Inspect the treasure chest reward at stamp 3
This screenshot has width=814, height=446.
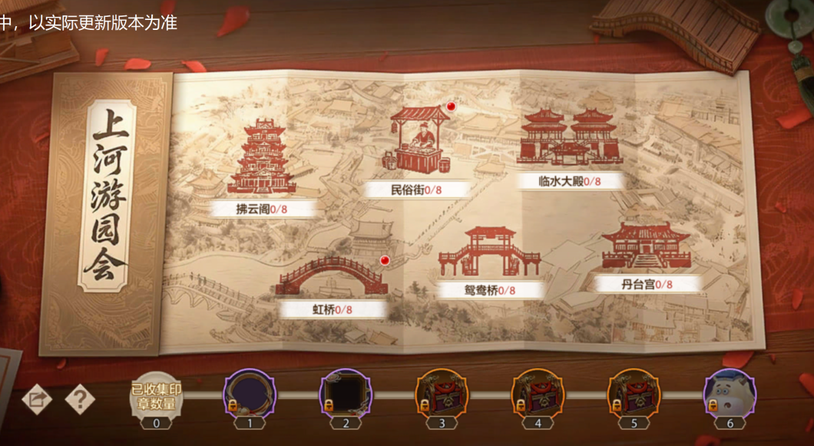(441, 392)
